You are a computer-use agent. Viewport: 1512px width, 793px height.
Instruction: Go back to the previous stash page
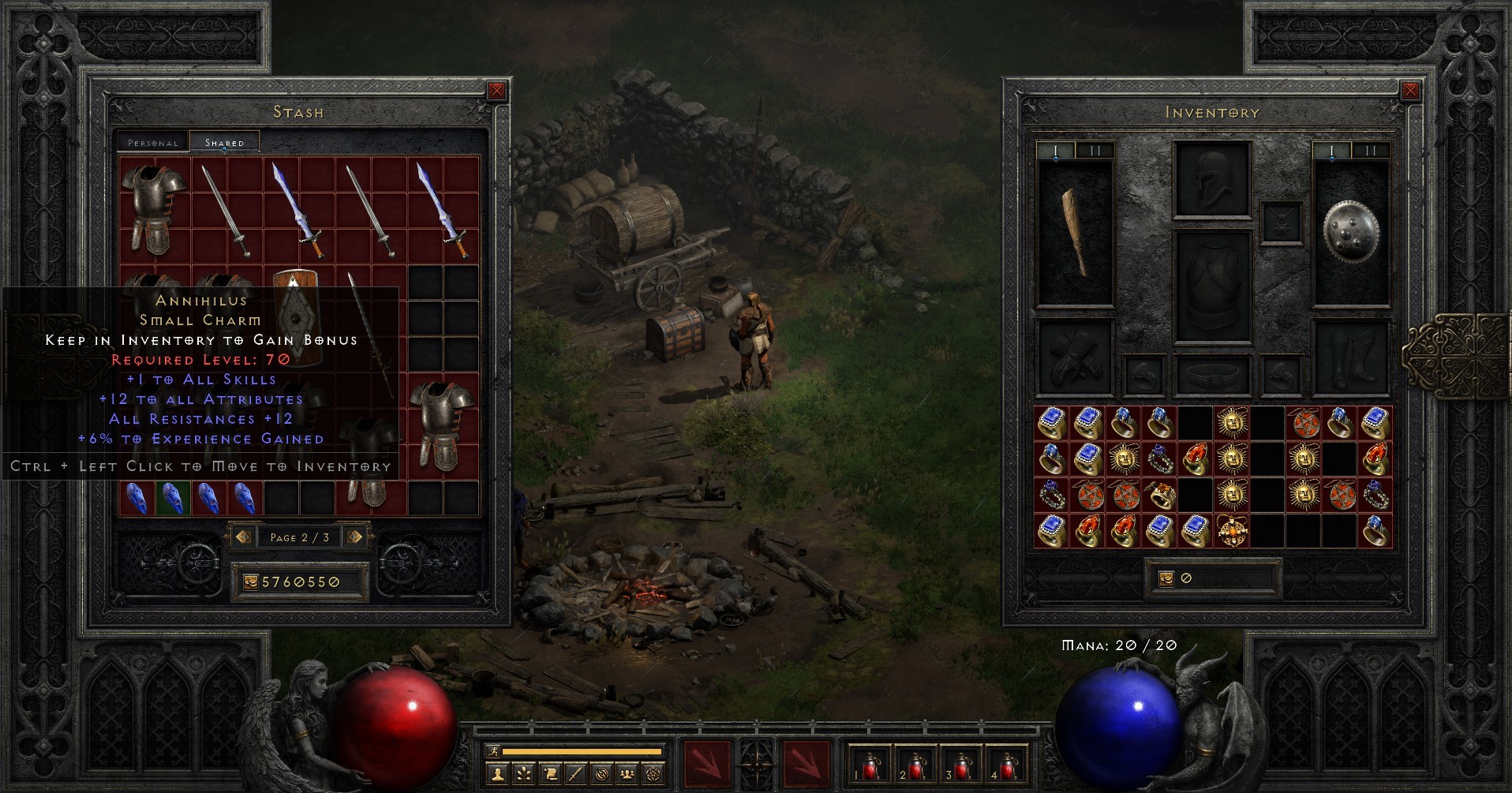(x=245, y=537)
